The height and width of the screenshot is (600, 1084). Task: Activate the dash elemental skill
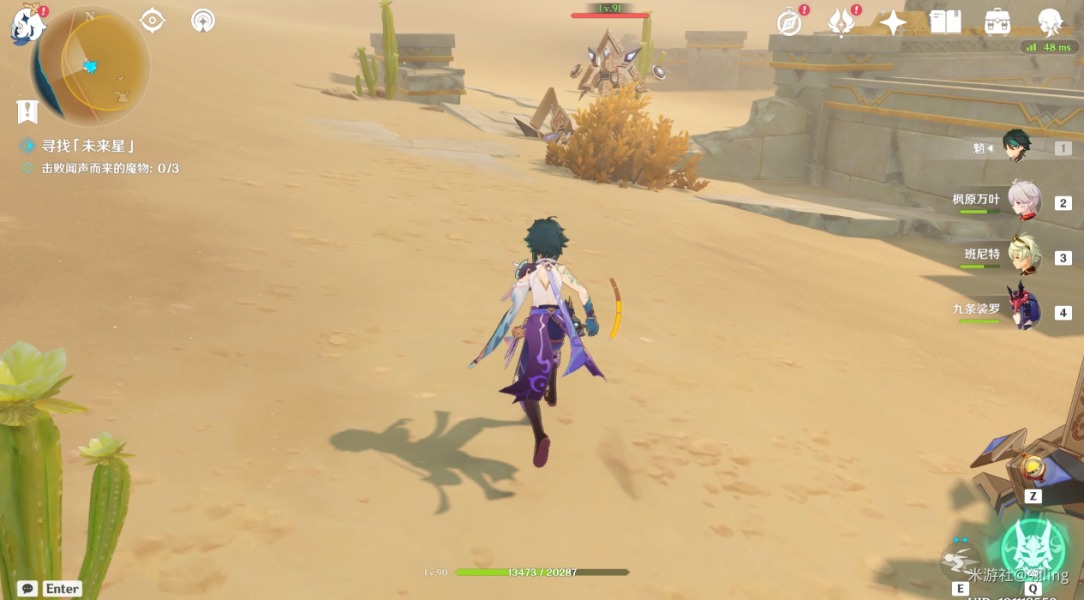click(x=960, y=561)
